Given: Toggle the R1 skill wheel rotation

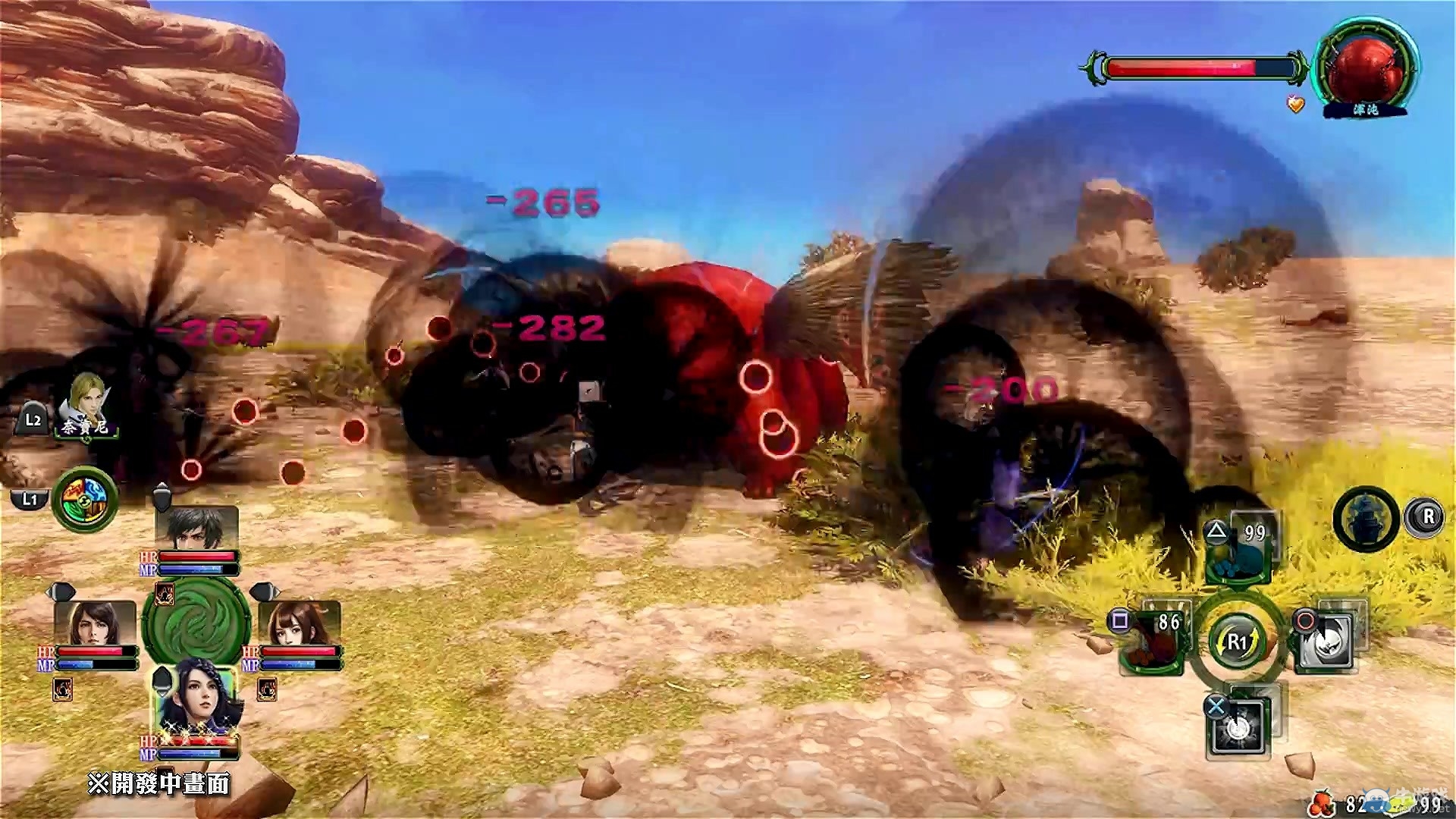Looking at the screenshot, I should (1237, 641).
